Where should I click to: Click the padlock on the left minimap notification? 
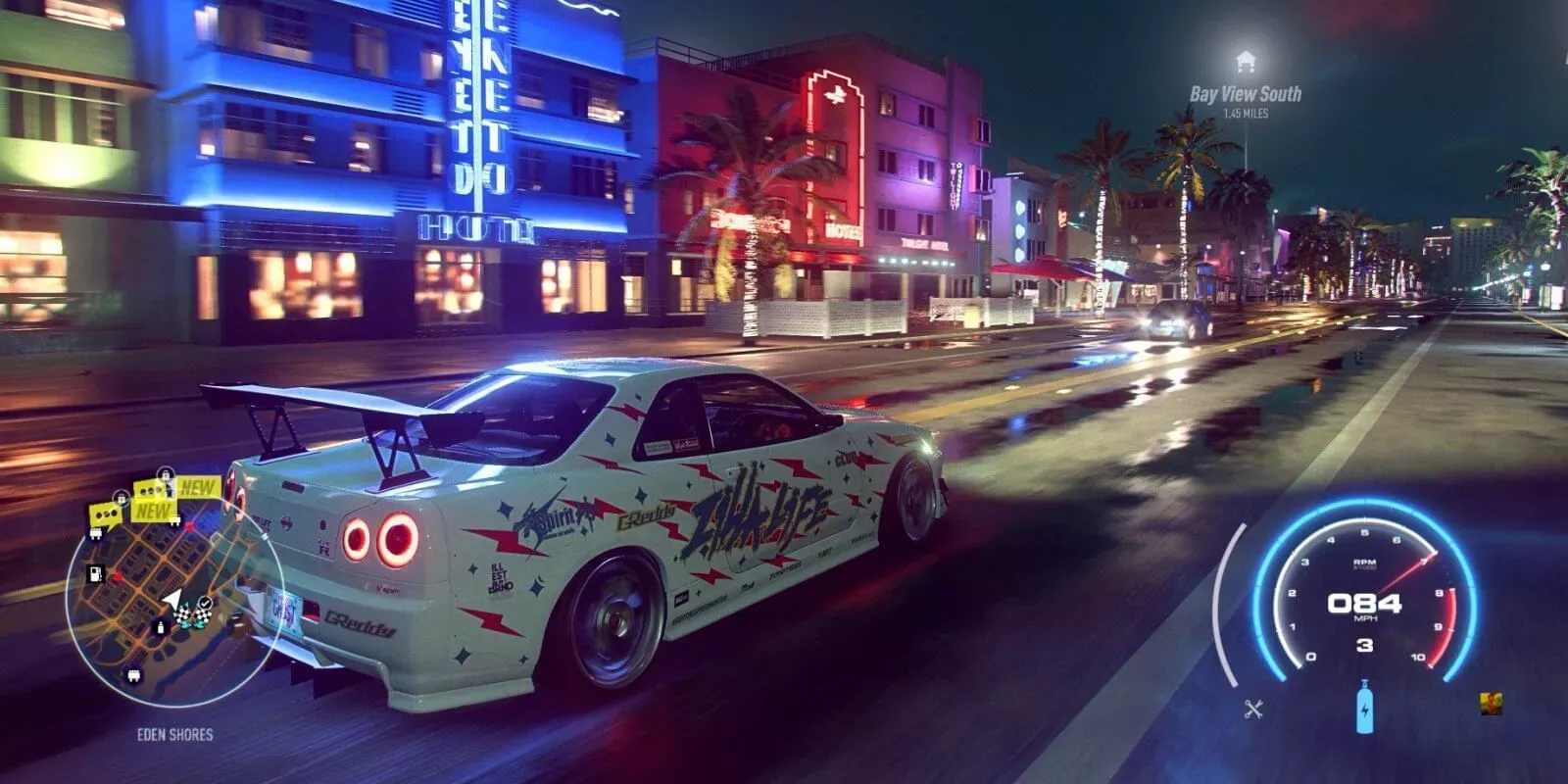[122, 498]
